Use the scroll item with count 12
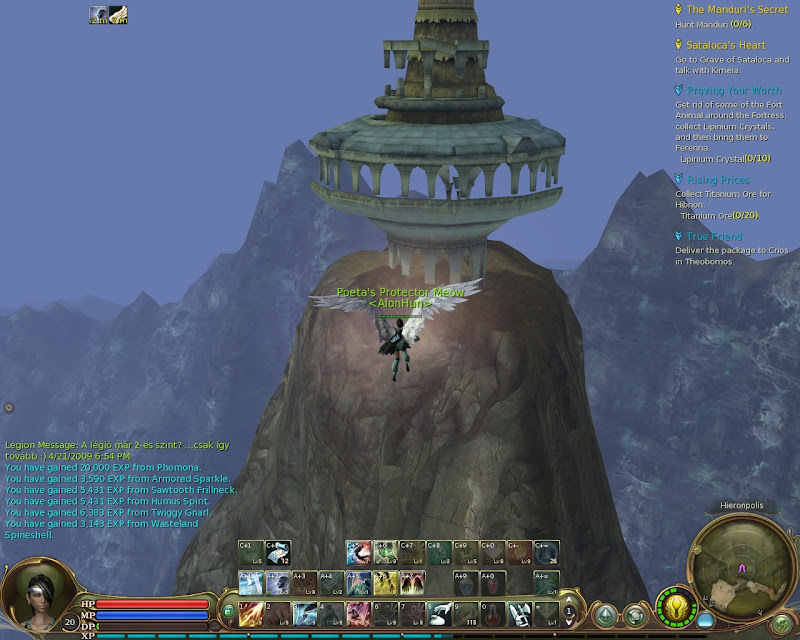Image resolution: width=800 pixels, height=640 pixels. 279,552
